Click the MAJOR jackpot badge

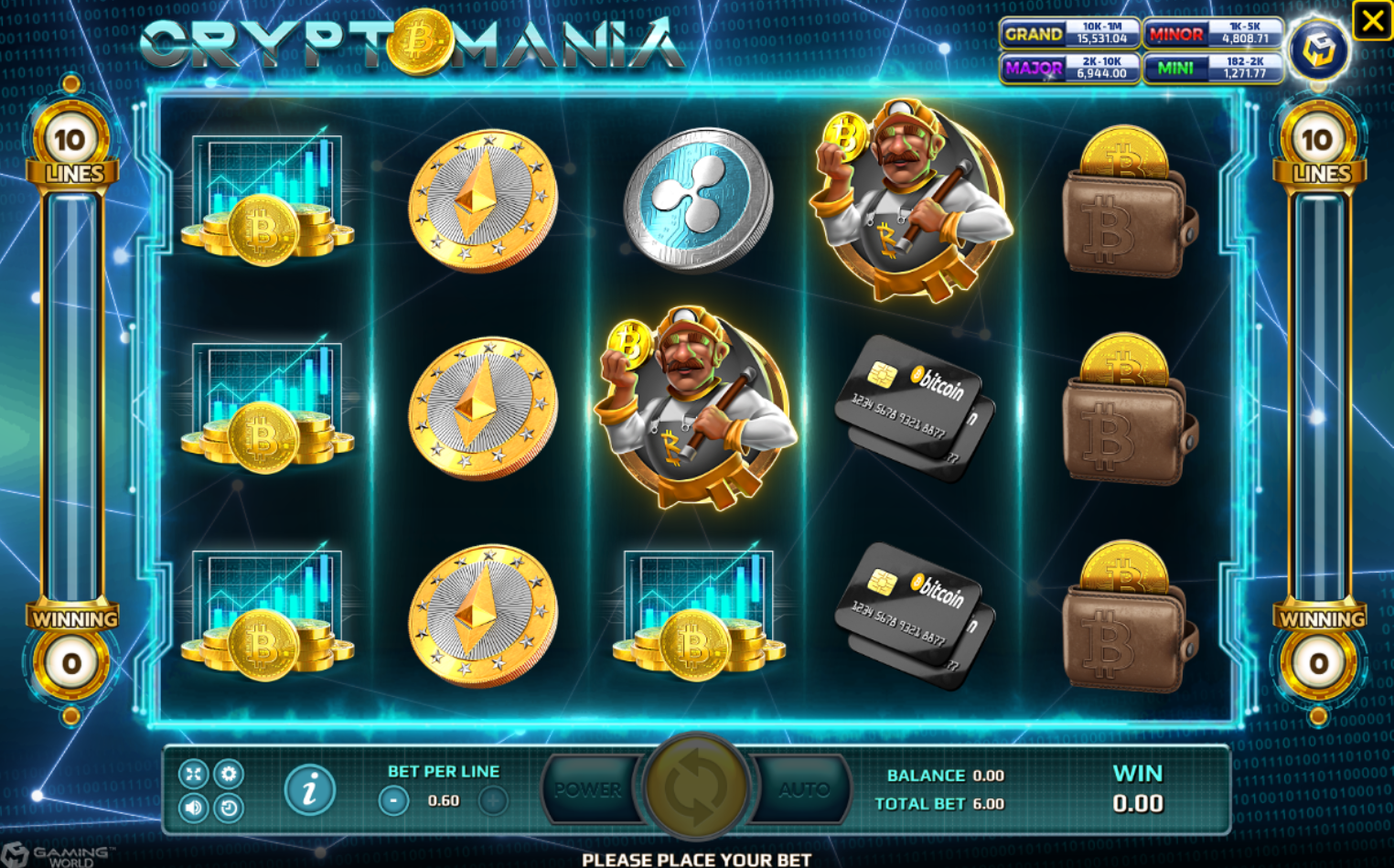click(1070, 68)
